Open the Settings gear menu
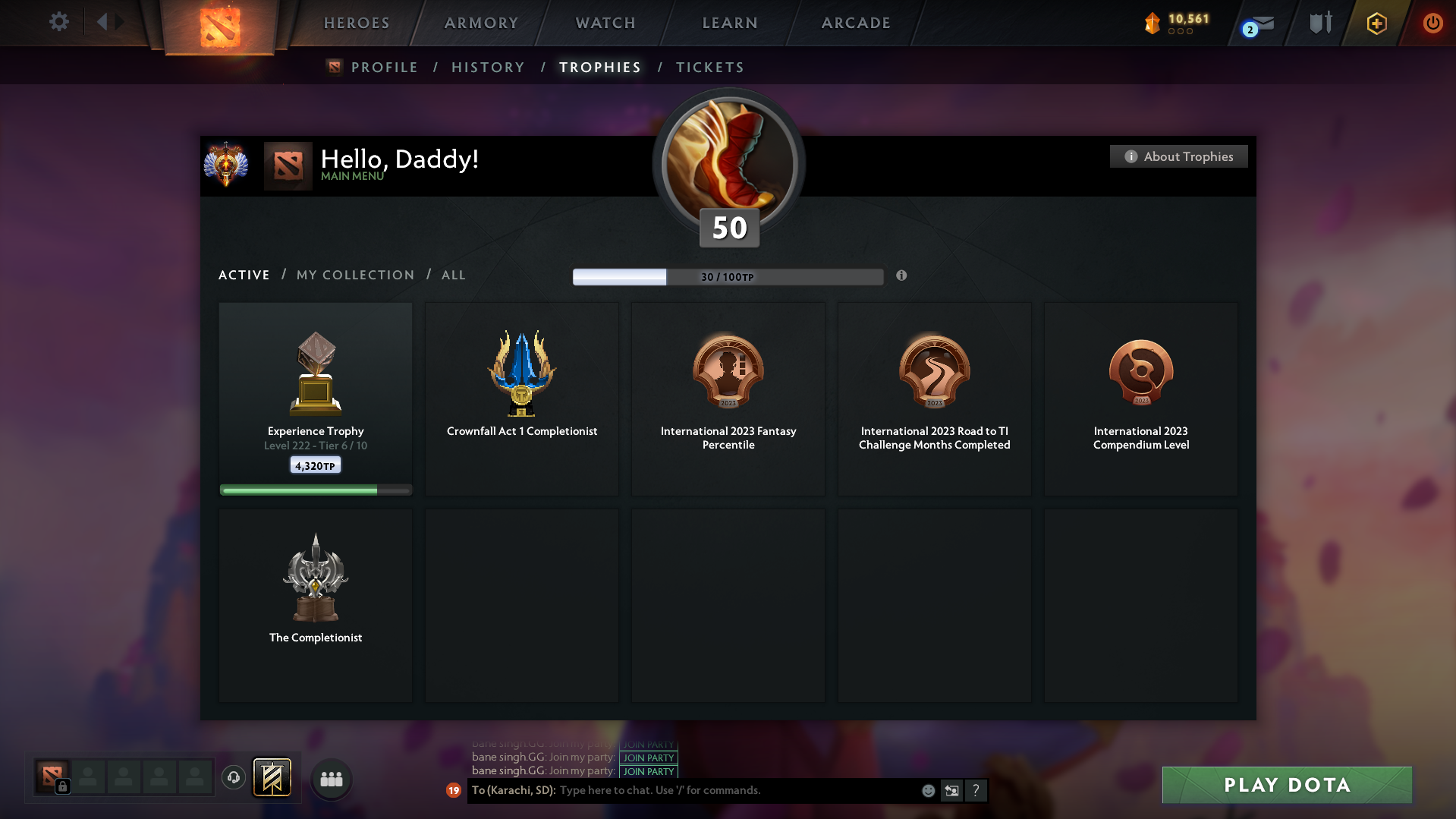 [59, 22]
